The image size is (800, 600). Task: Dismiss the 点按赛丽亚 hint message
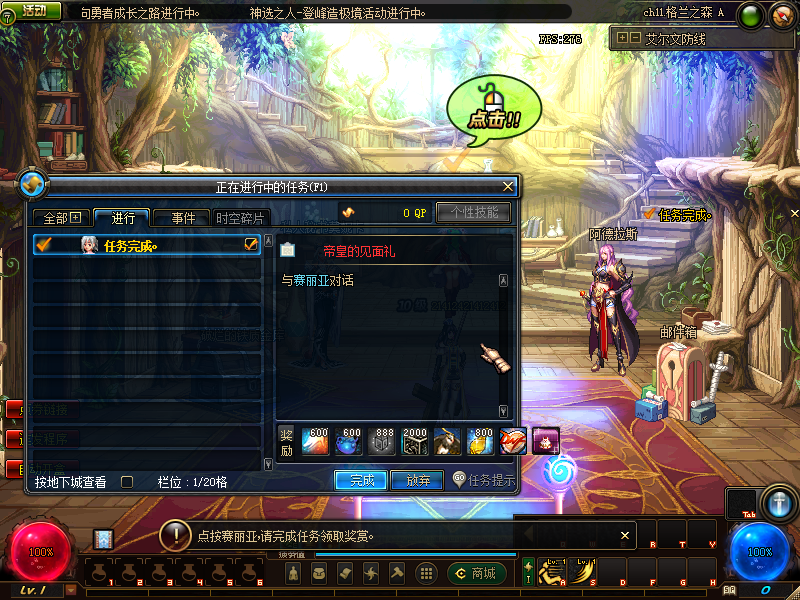626,536
